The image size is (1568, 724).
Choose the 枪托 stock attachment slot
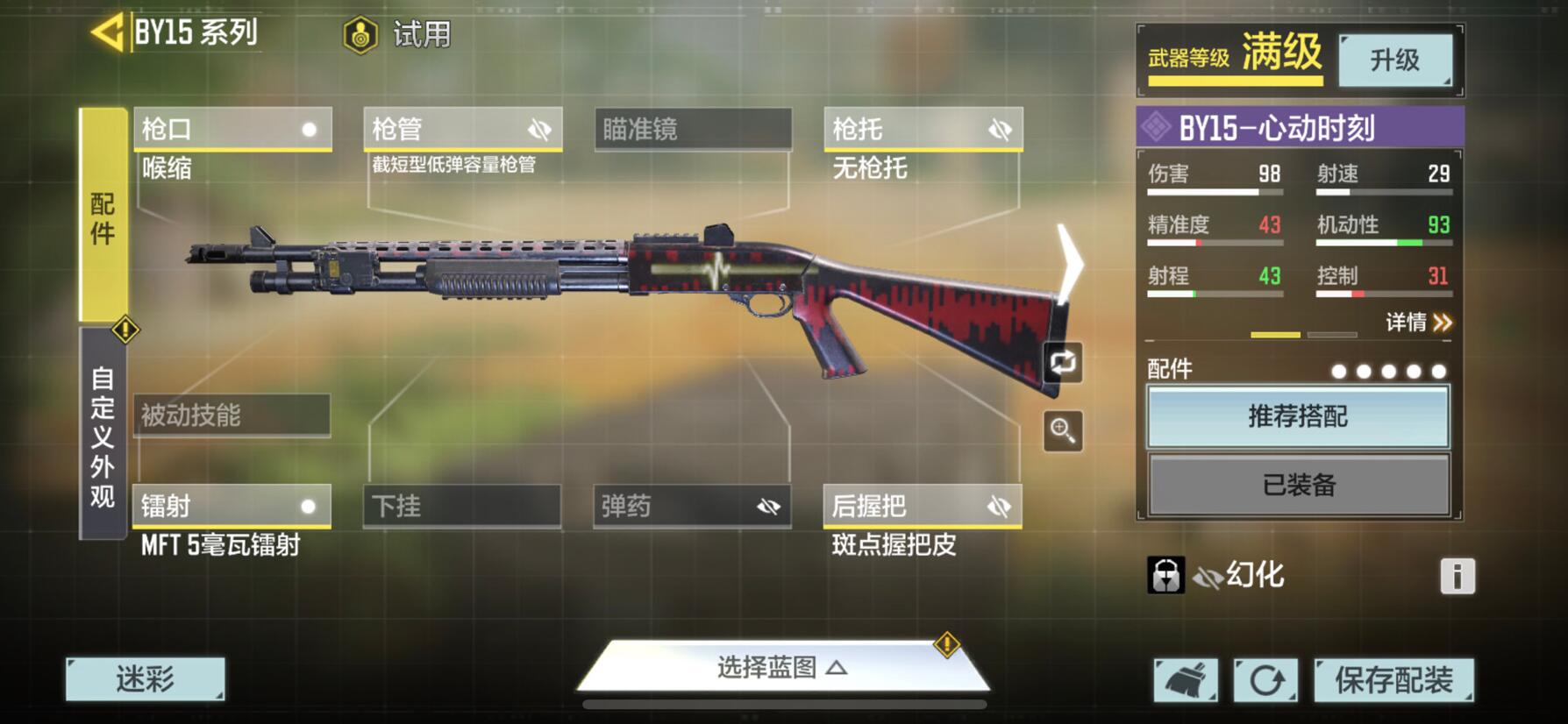[x=923, y=130]
